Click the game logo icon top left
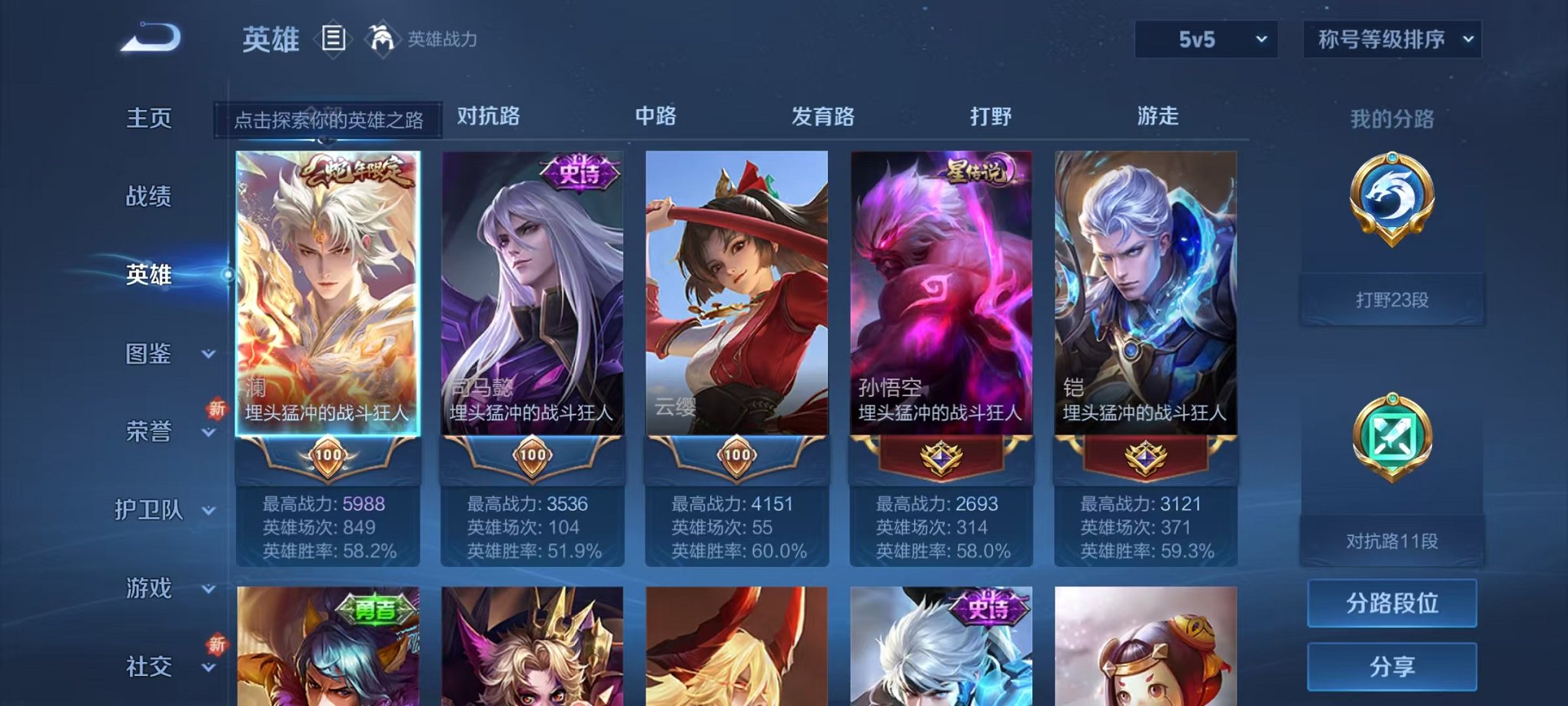This screenshot has height=706, width=1568. point(151,37)
